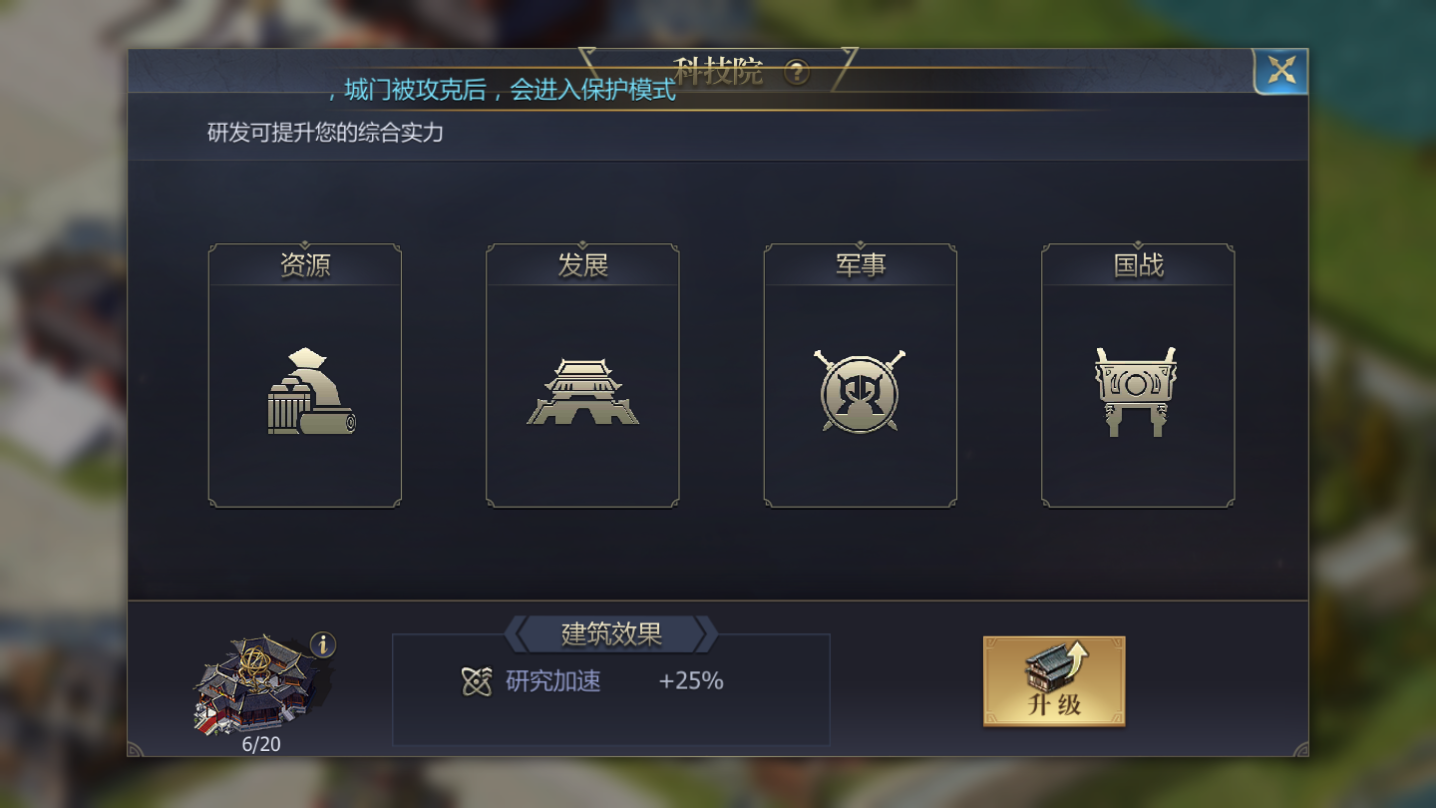Open the 发展 (Development) research category

click(581, 374)
